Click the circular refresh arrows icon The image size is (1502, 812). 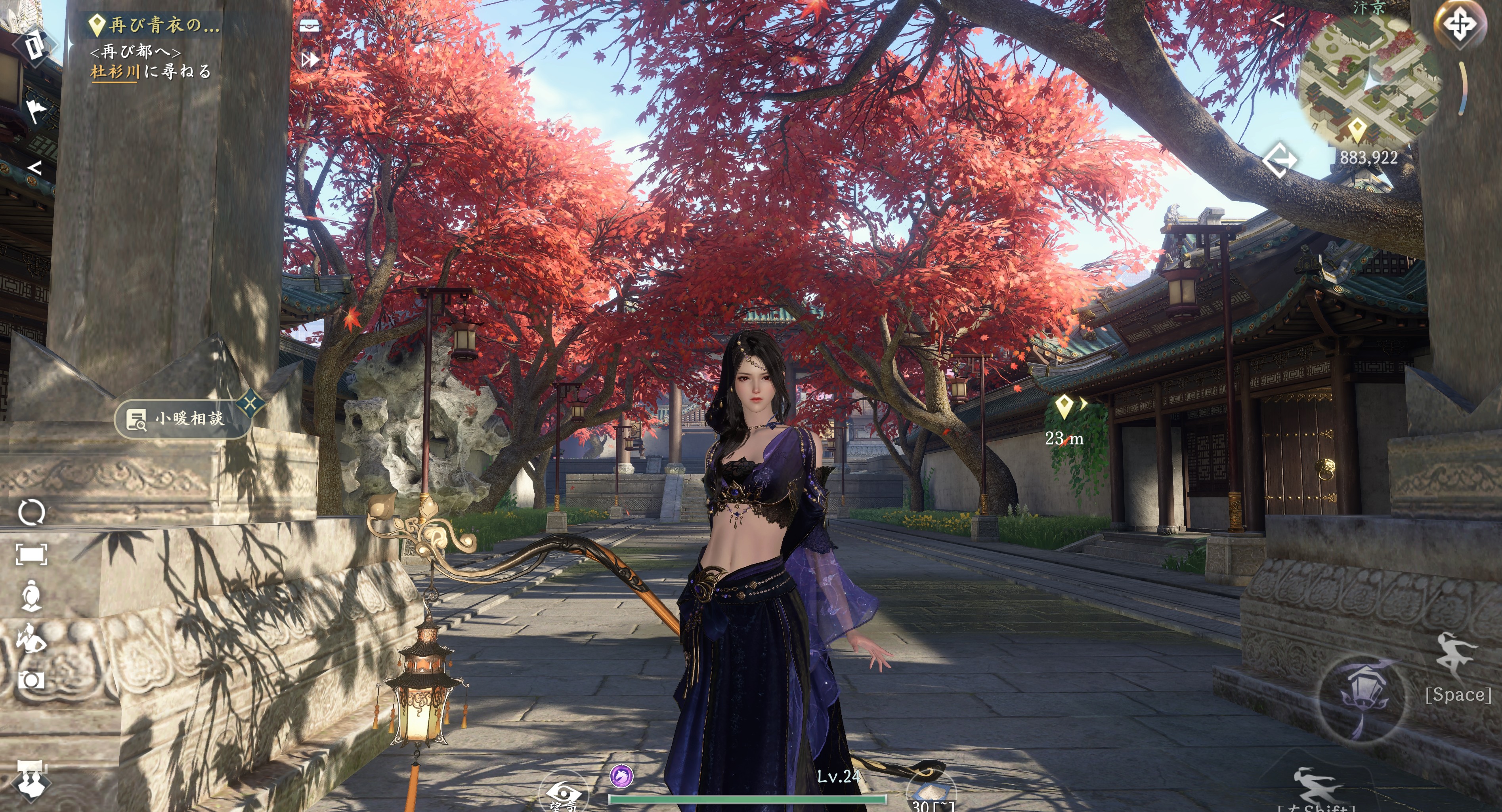click(x=31, y=513)
